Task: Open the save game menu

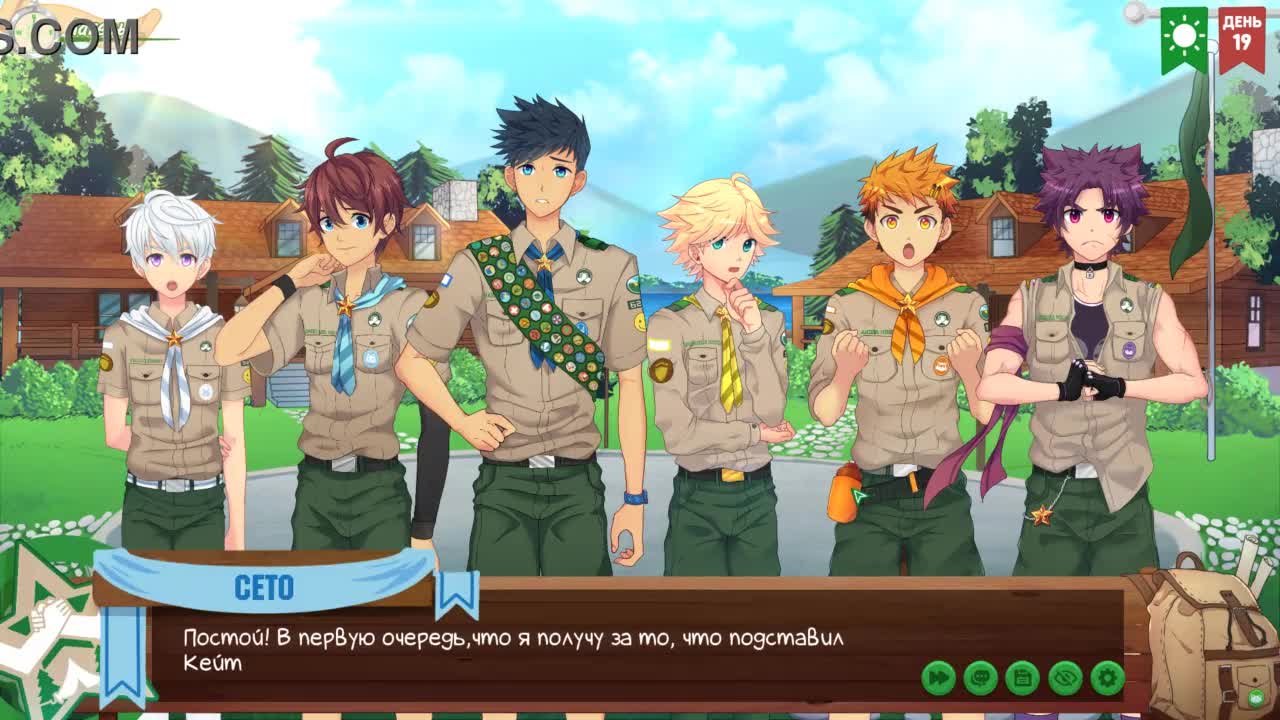Action: click(x=1022, y=678)
